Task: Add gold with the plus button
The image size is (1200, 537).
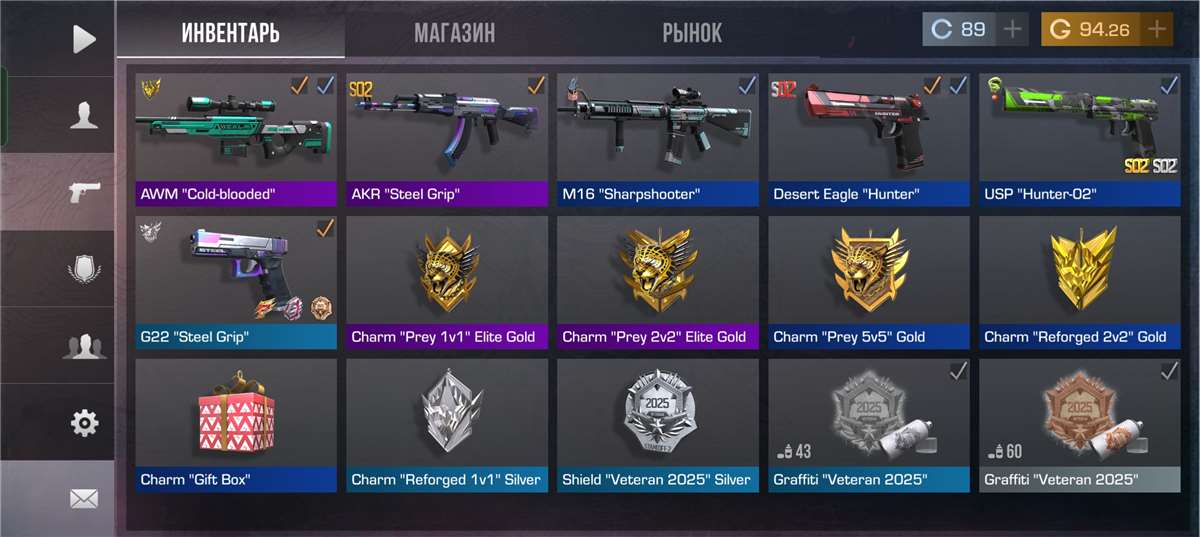Action: coord(1157,29)
